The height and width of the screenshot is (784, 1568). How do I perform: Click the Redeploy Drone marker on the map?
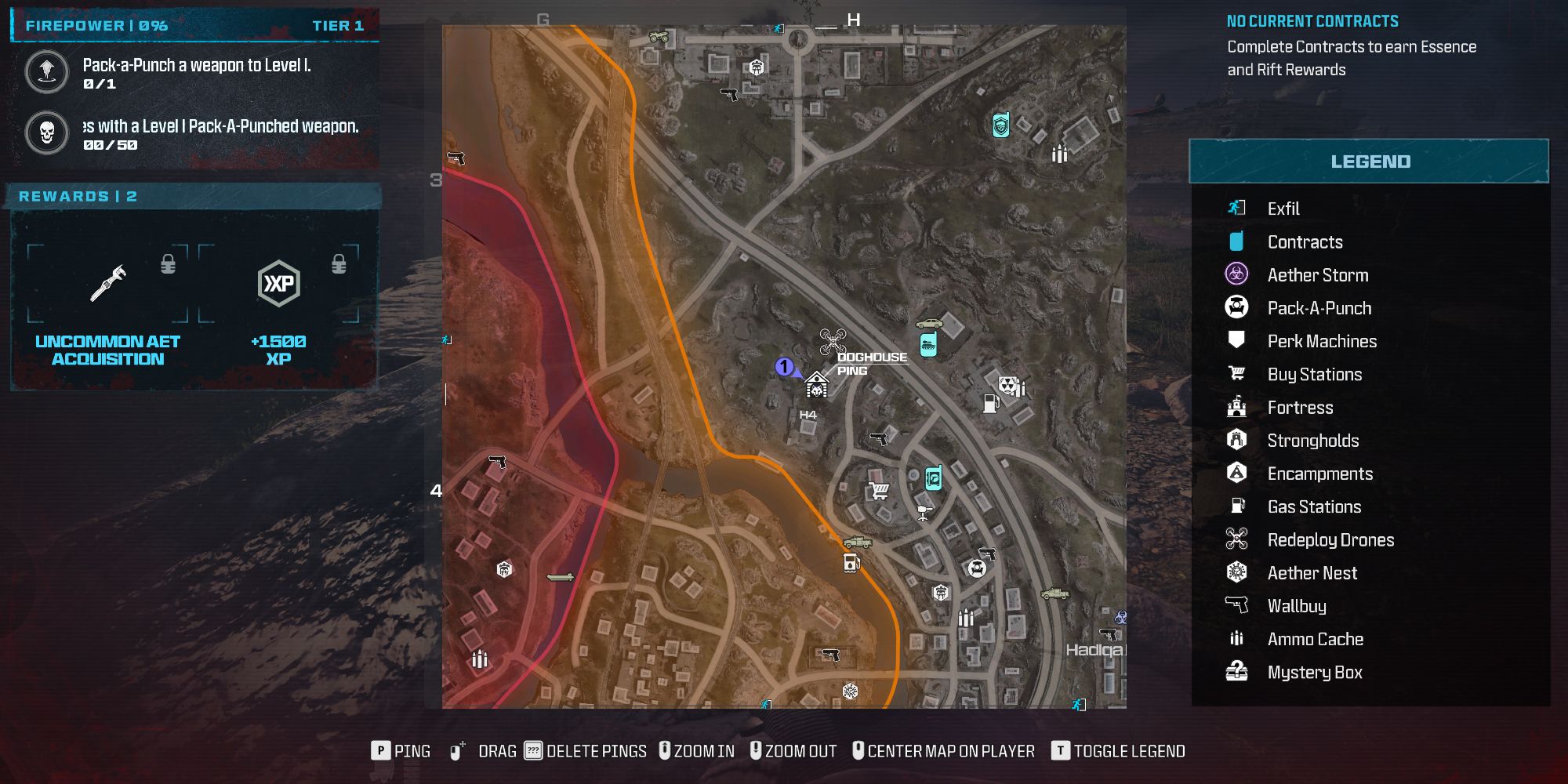click(x=833, y=341)
